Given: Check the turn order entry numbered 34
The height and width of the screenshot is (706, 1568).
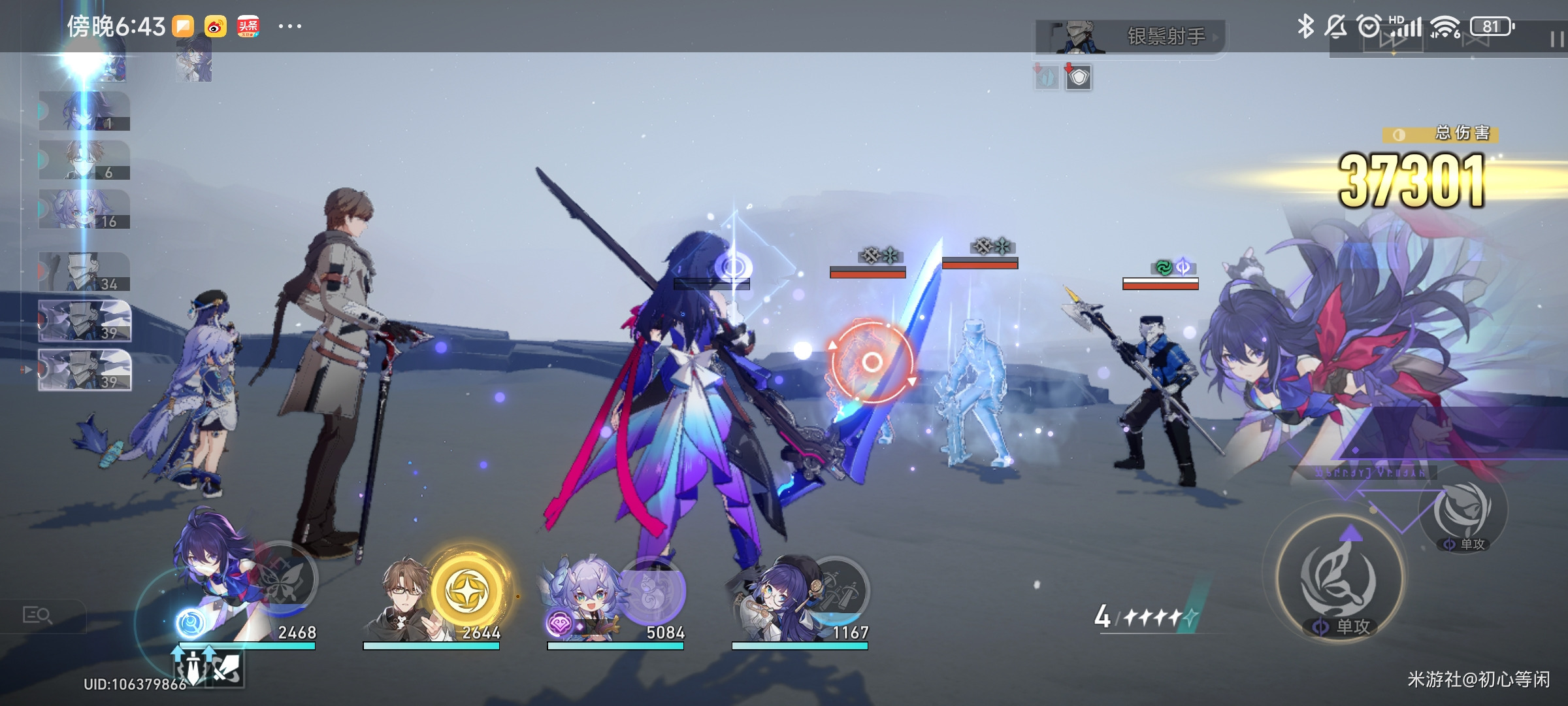Looking at the screenshot, I should pos(84,272).
